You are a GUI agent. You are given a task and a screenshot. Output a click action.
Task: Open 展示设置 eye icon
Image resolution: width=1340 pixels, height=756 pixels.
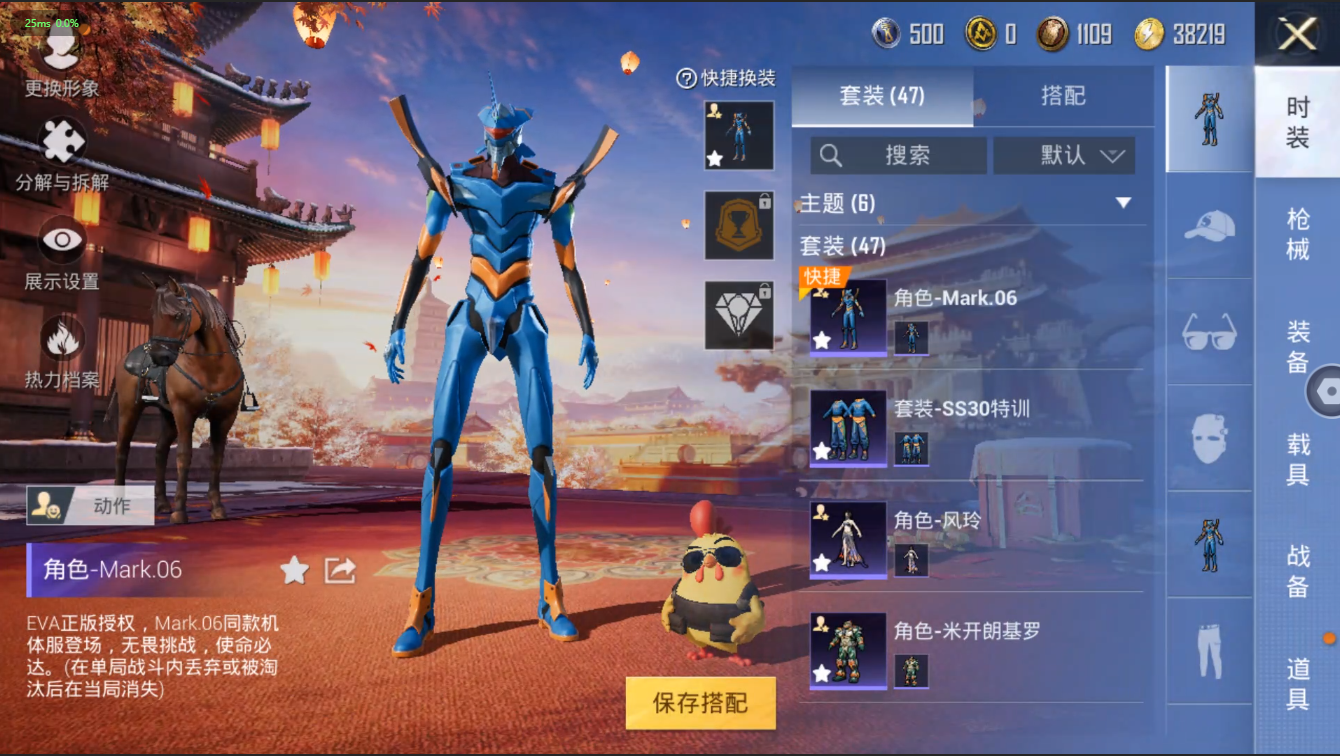[62, 240]
